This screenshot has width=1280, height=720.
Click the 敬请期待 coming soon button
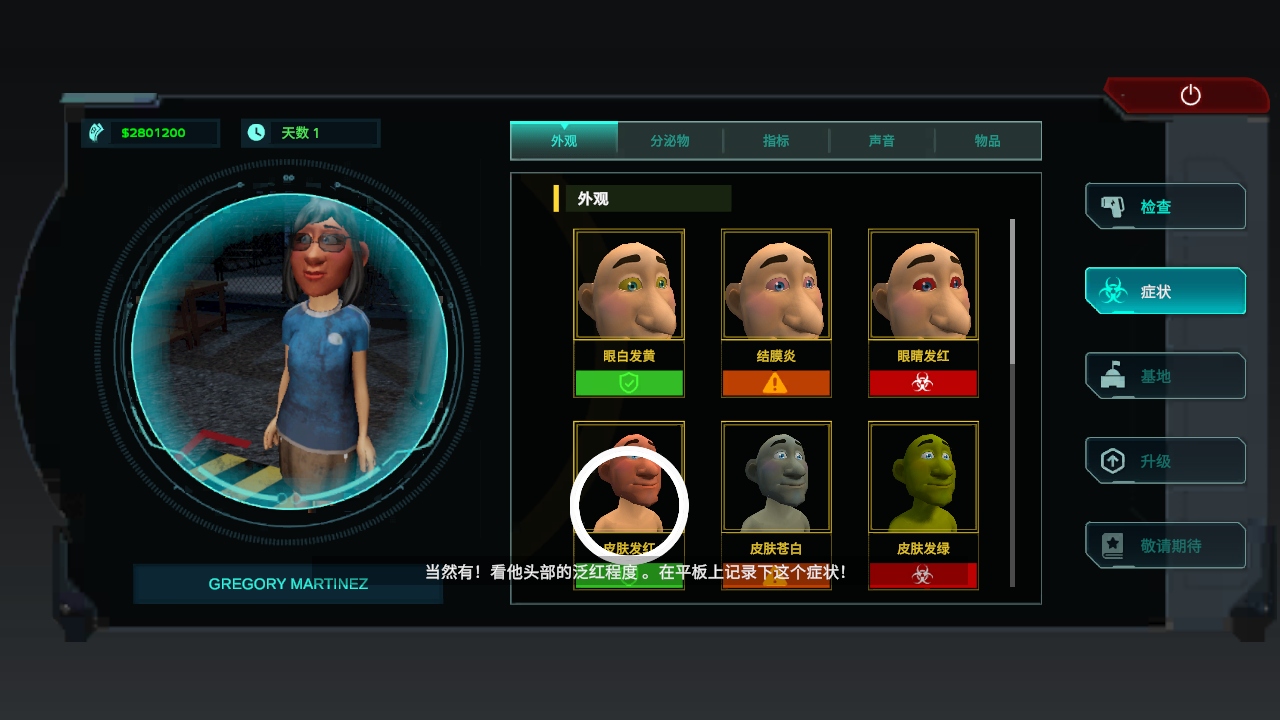1165,546
